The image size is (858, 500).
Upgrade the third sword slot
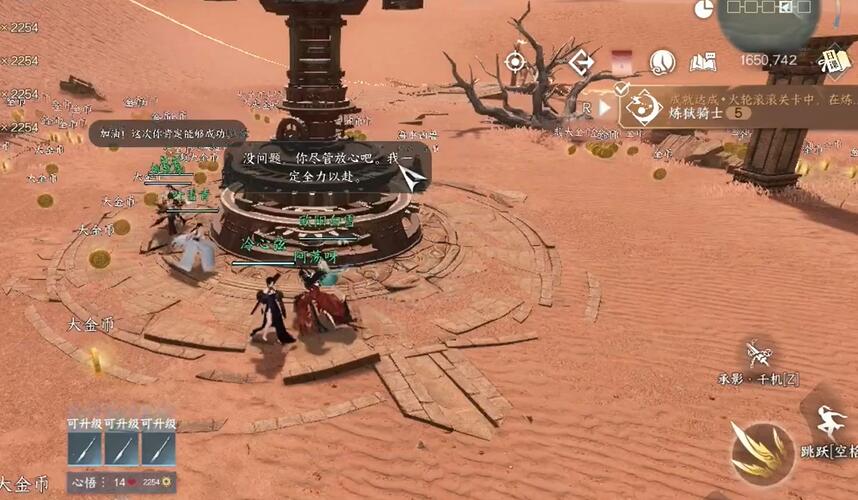(158, 449)
